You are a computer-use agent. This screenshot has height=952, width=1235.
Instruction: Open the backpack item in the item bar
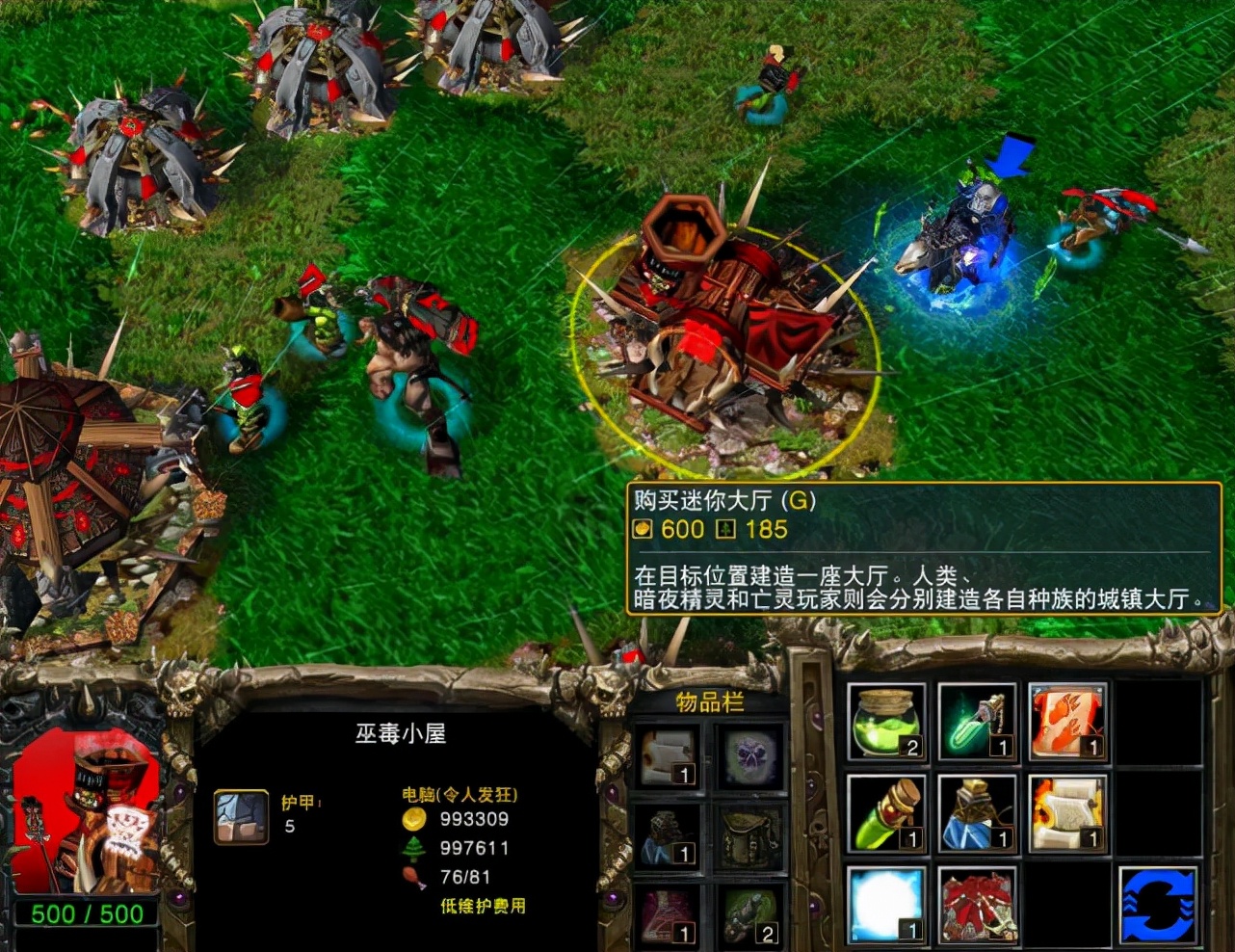pyautogui.click(x=751, y=838)
